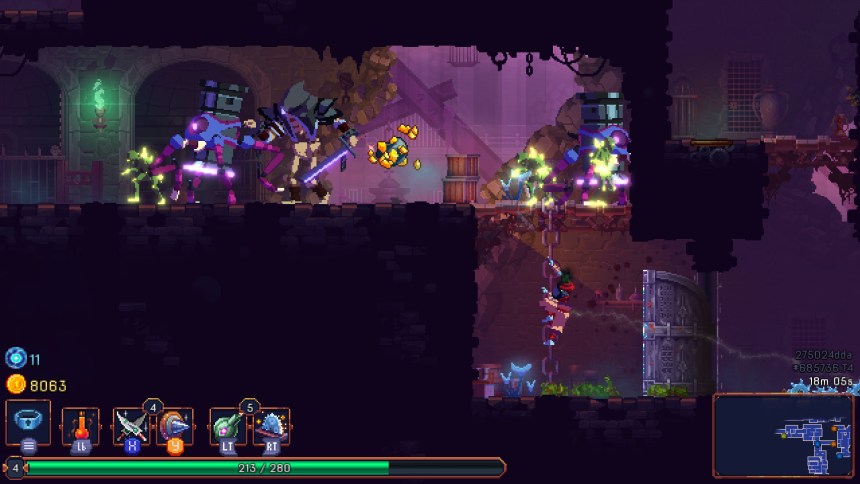Activate the green turret skill

pos(228,425)
